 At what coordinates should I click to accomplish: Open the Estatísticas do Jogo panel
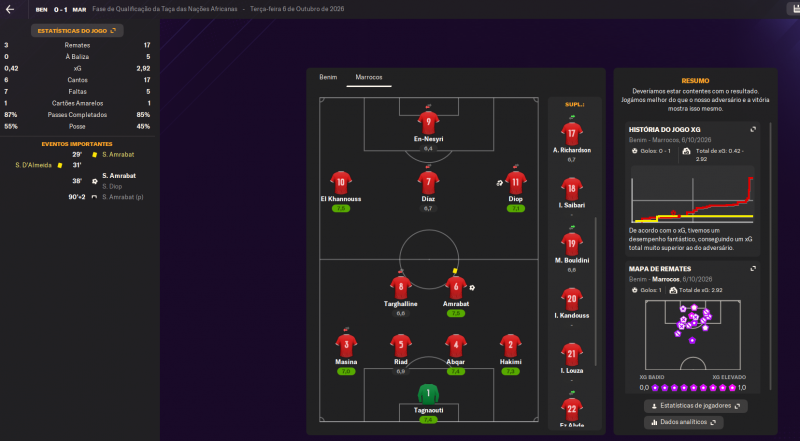[76, 31]
